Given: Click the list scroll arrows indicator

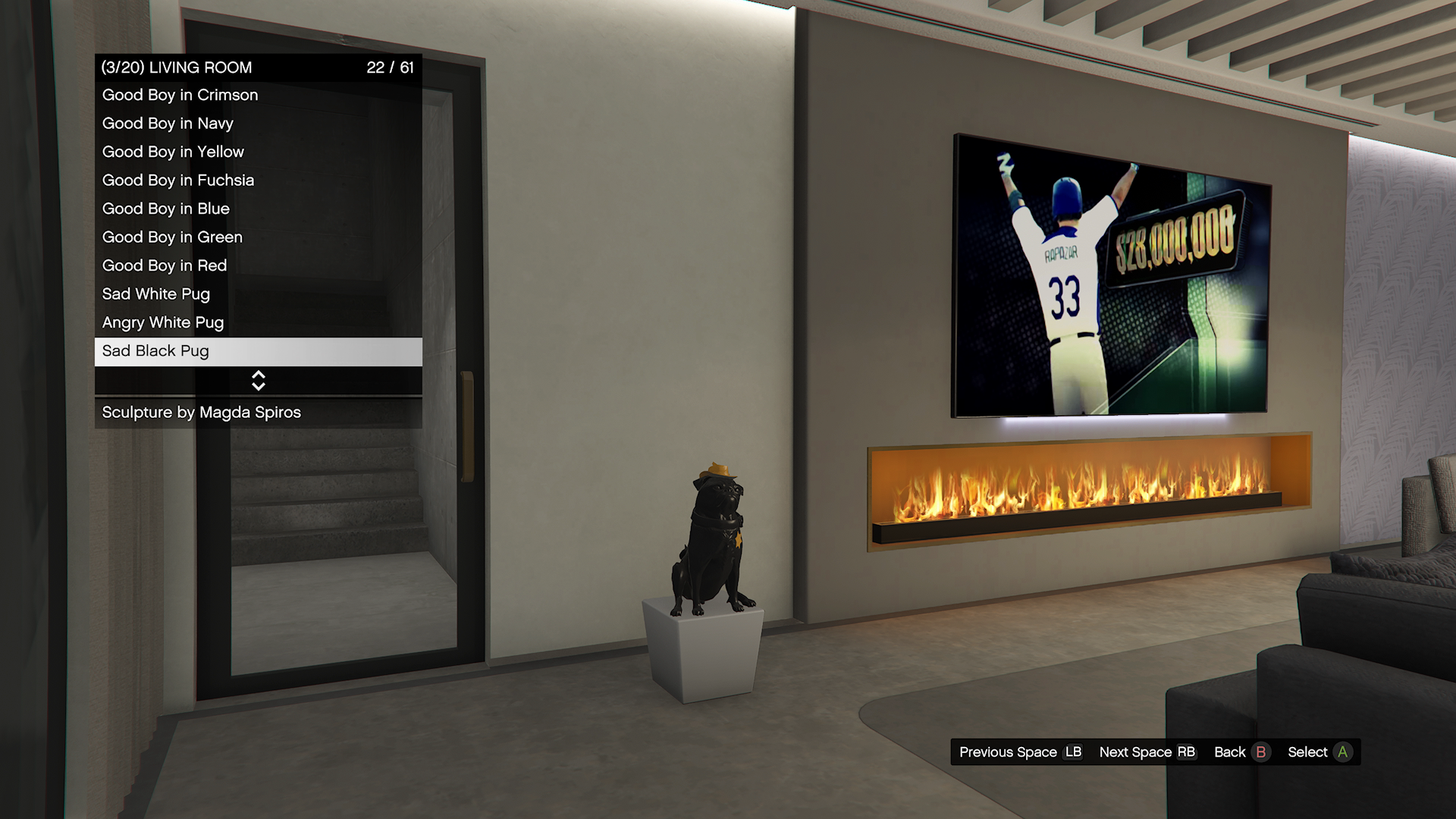Looking at the screenshot, I should click(258, 381).
